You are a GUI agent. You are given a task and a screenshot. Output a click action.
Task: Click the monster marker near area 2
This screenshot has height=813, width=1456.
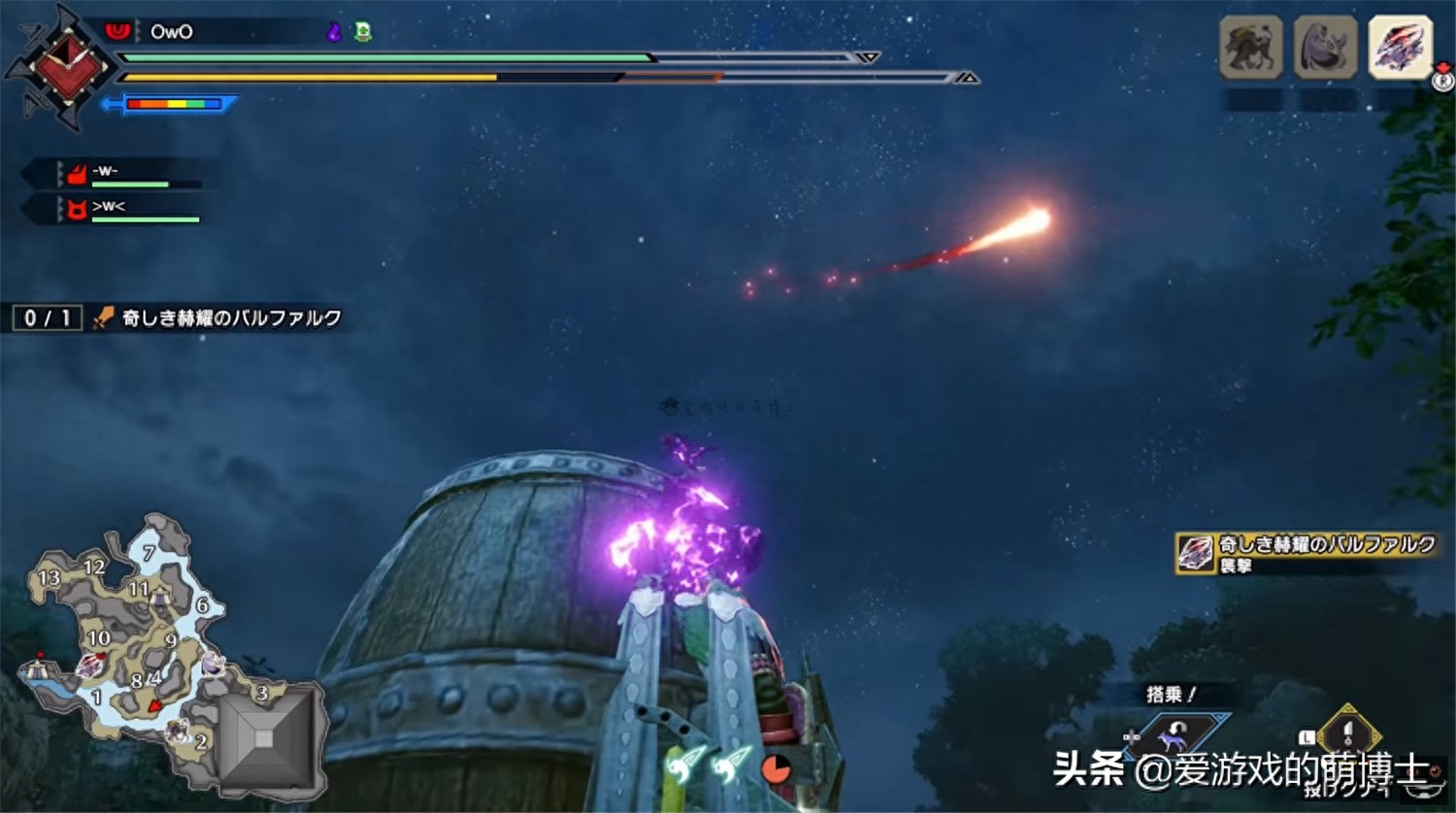(177, 731)
